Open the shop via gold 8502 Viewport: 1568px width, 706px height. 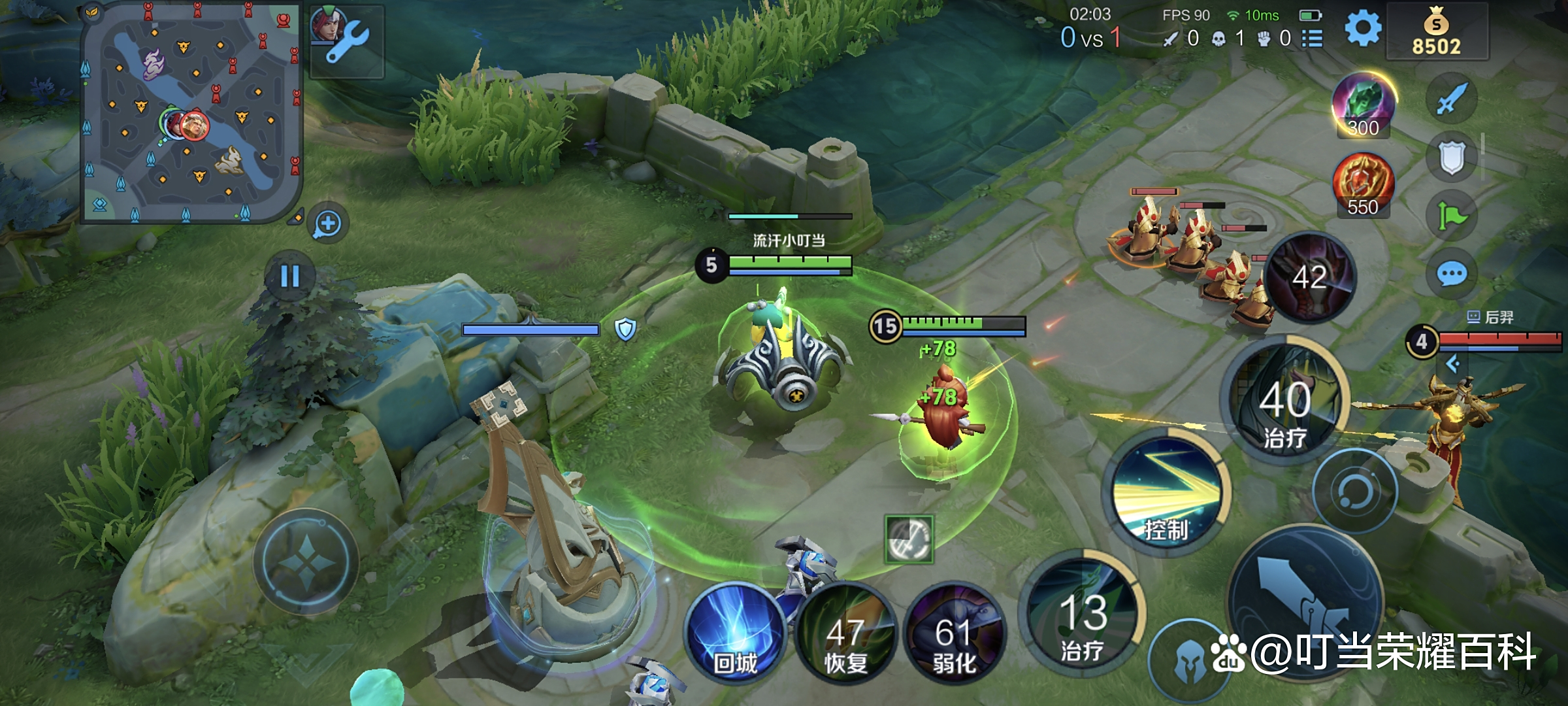pos(1436,33)
